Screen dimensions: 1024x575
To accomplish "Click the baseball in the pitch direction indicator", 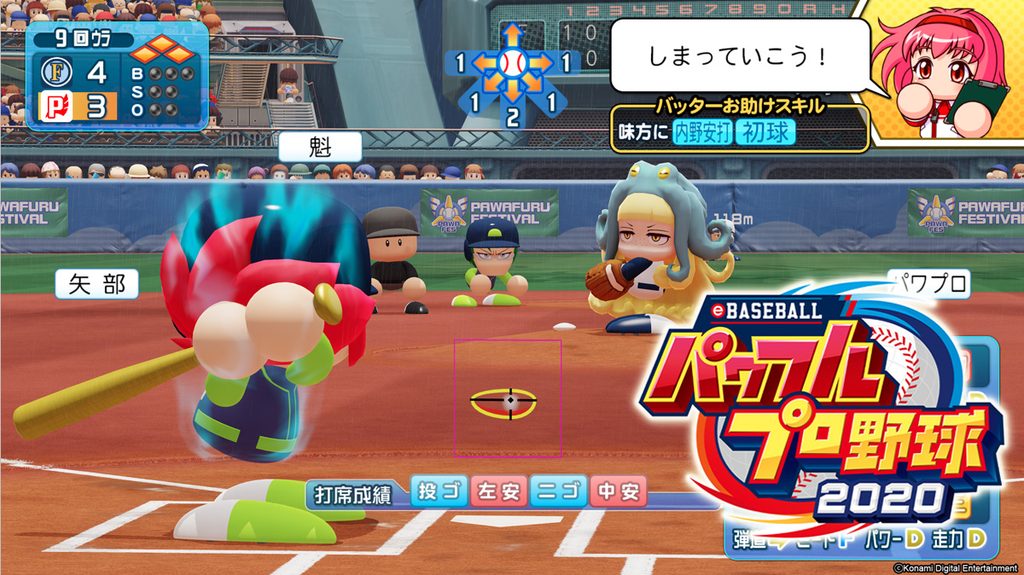I will (x=511, y=65).
